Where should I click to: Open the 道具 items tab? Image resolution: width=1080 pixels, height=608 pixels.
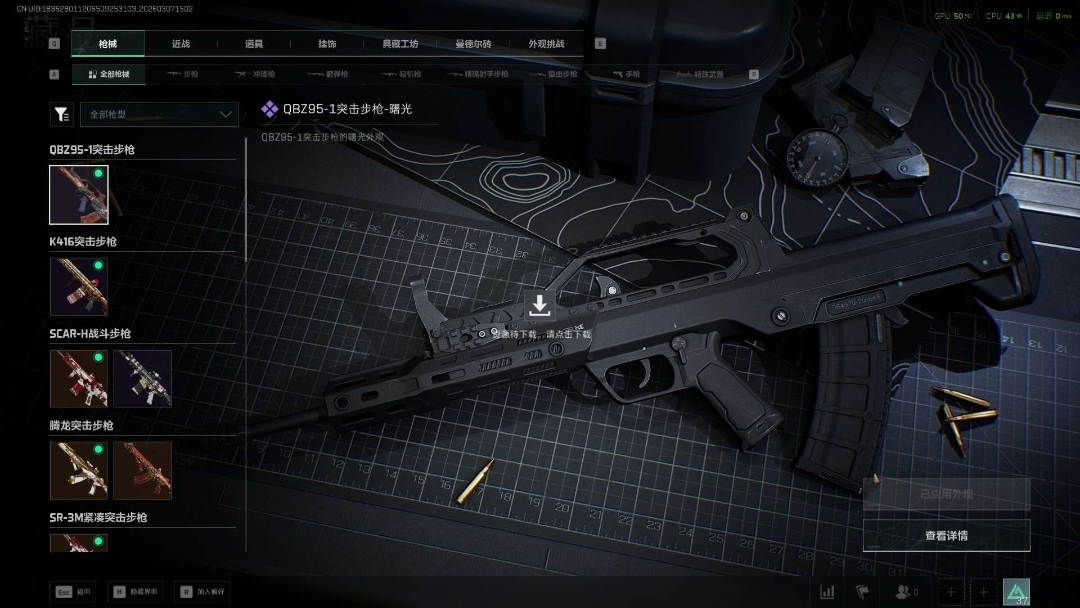pos(254,44)
